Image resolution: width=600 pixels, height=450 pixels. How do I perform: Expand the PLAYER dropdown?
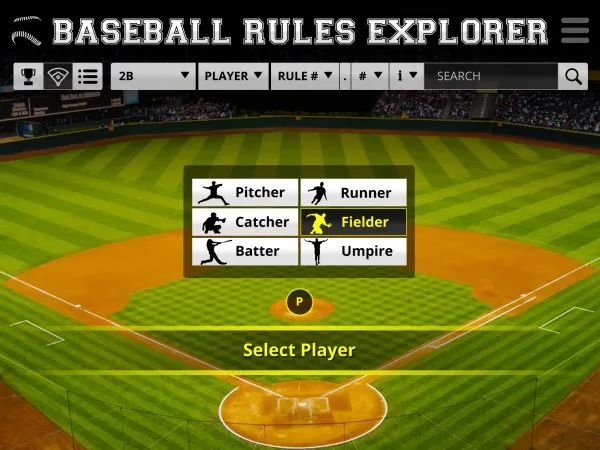[x=233, y=76]
